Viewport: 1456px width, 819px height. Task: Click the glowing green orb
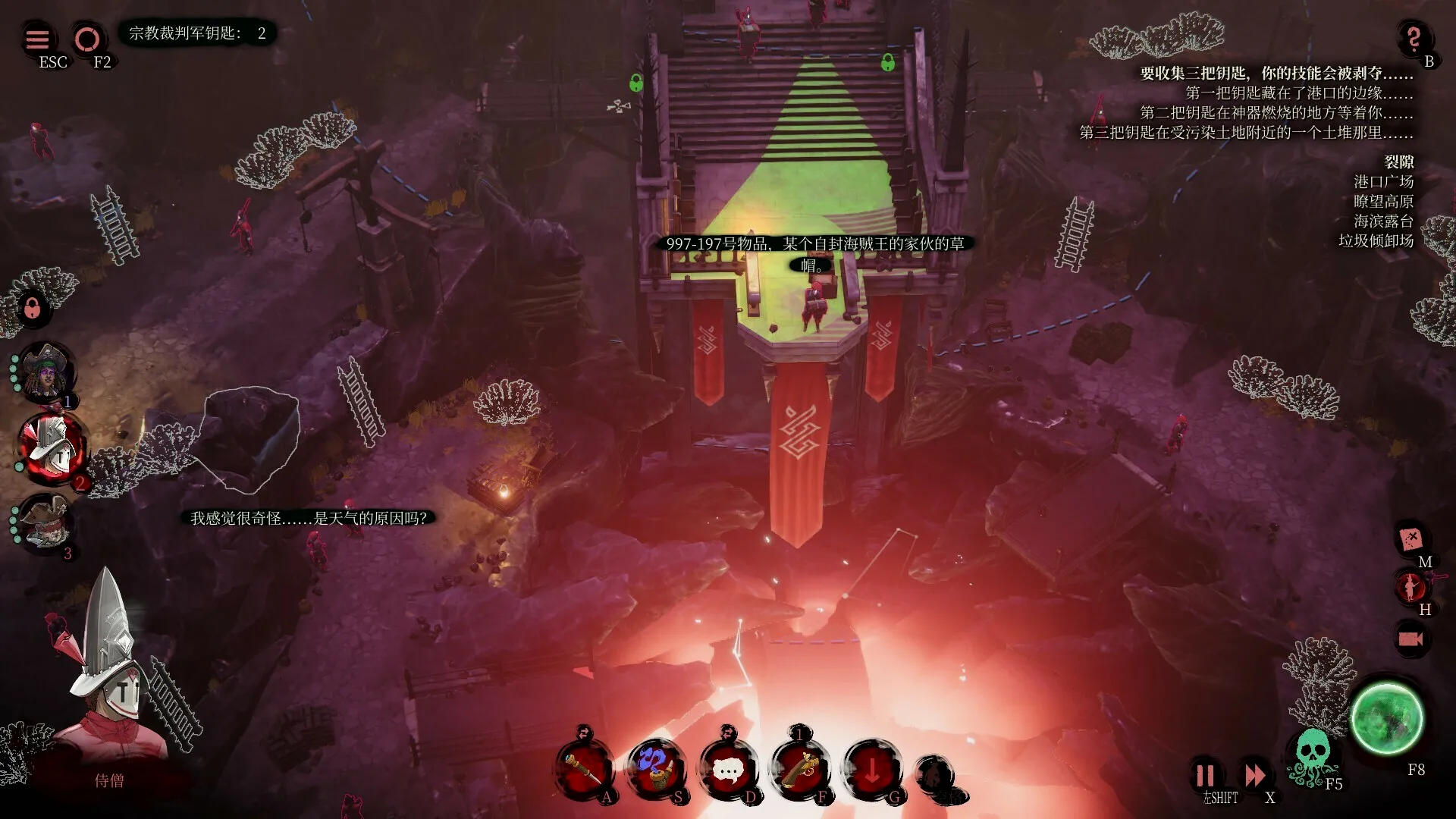tap(1386, 717)
